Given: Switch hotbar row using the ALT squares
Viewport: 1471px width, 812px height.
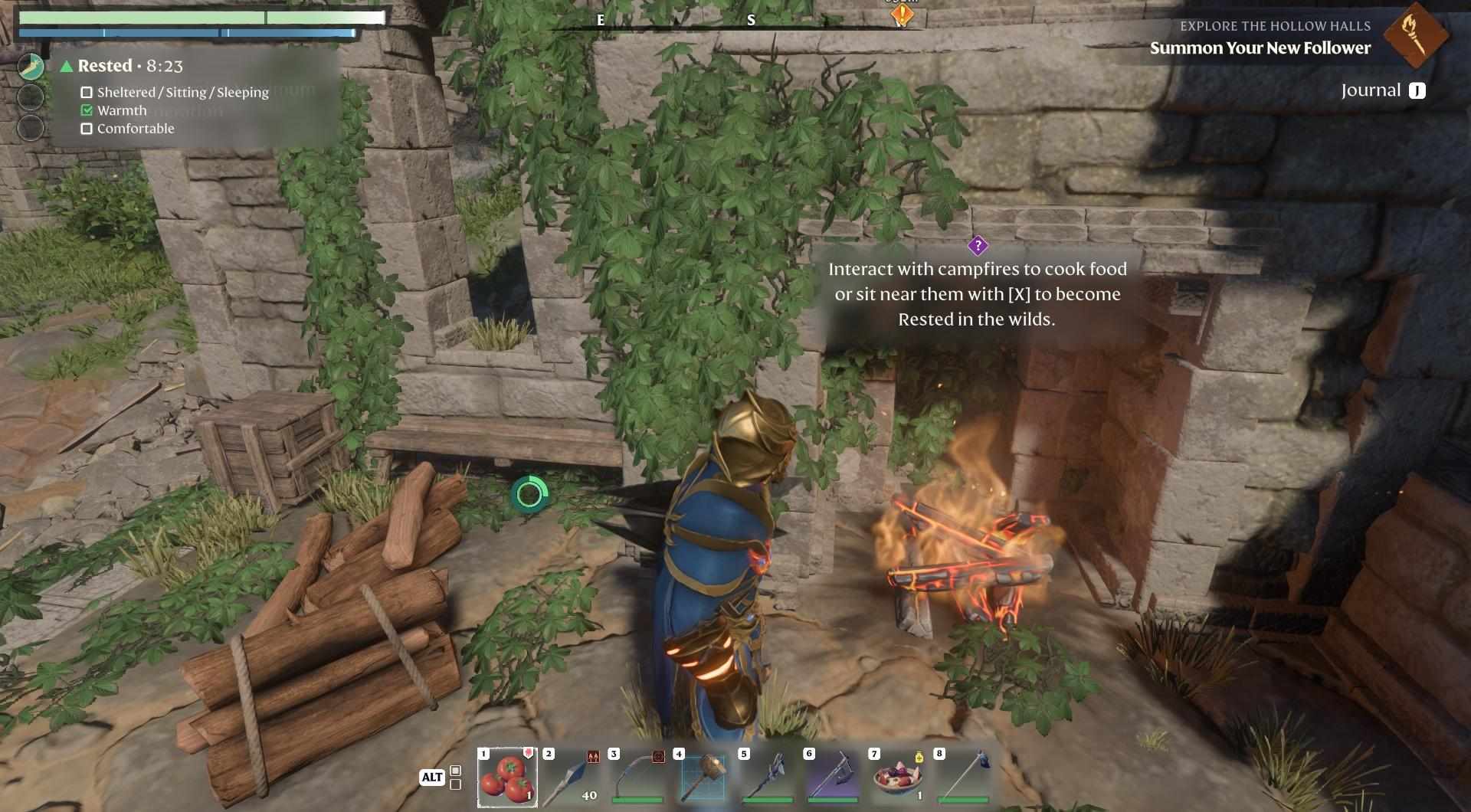Looking at the screenshot, I should (x=455, y=777).
